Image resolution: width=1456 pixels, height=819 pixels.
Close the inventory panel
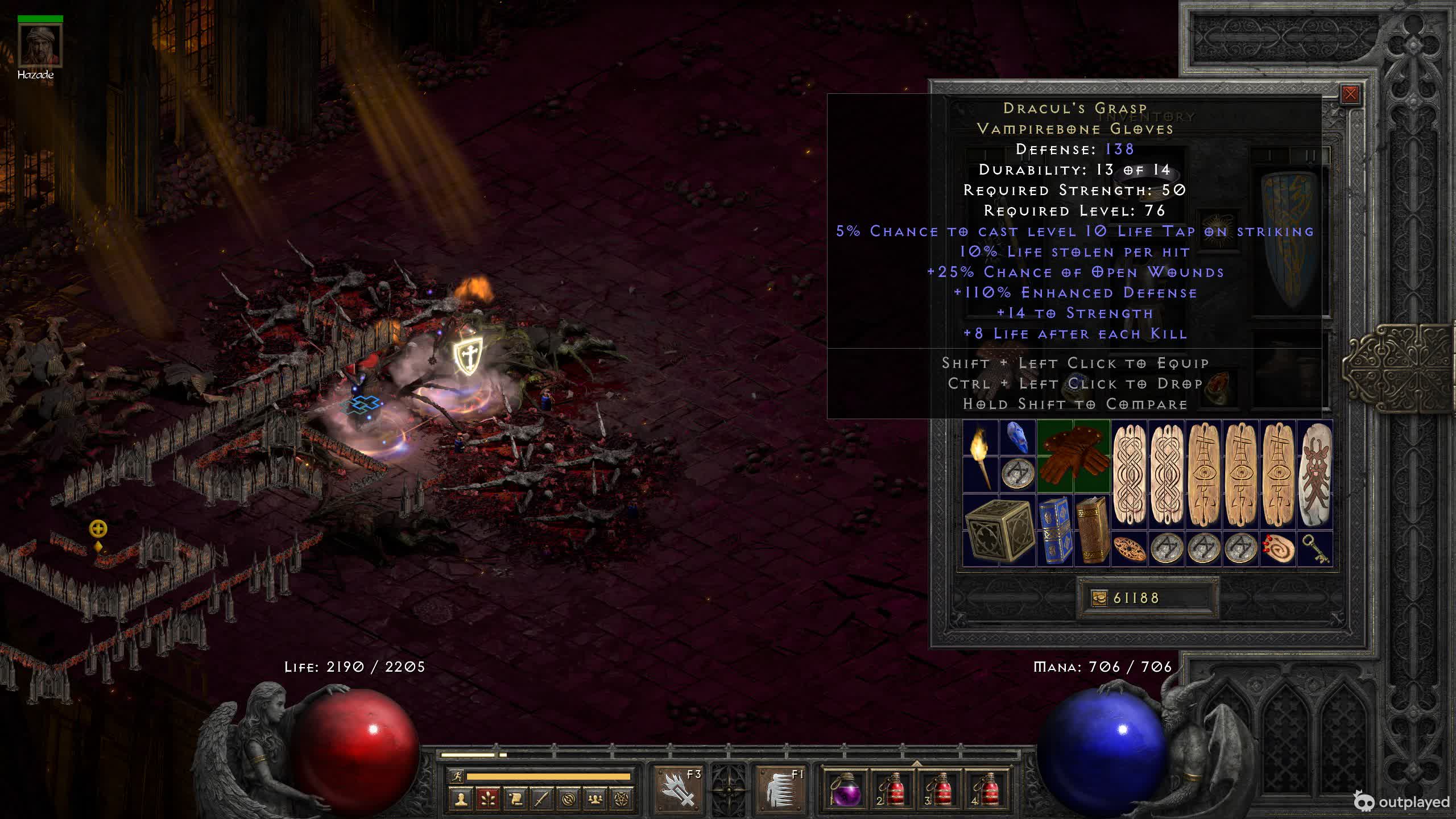[x=1350, y=94]
